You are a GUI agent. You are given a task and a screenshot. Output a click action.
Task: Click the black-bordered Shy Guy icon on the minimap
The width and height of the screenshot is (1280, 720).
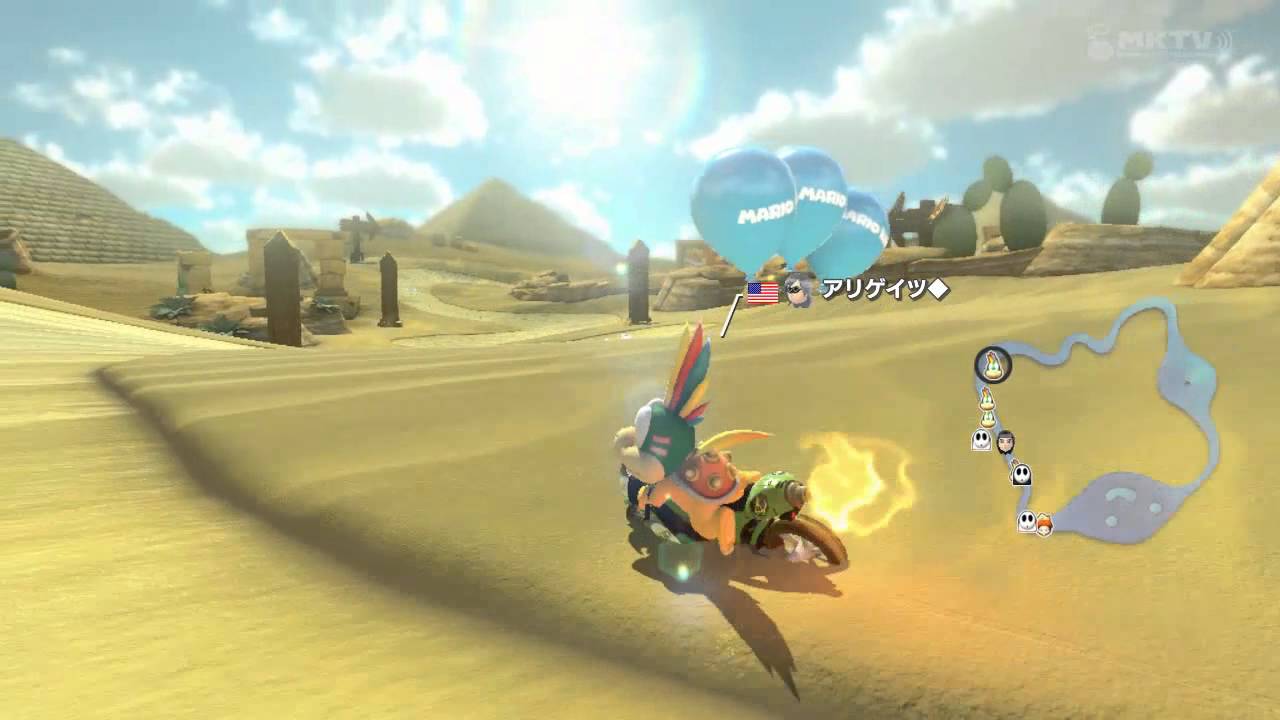[1021, 474]
